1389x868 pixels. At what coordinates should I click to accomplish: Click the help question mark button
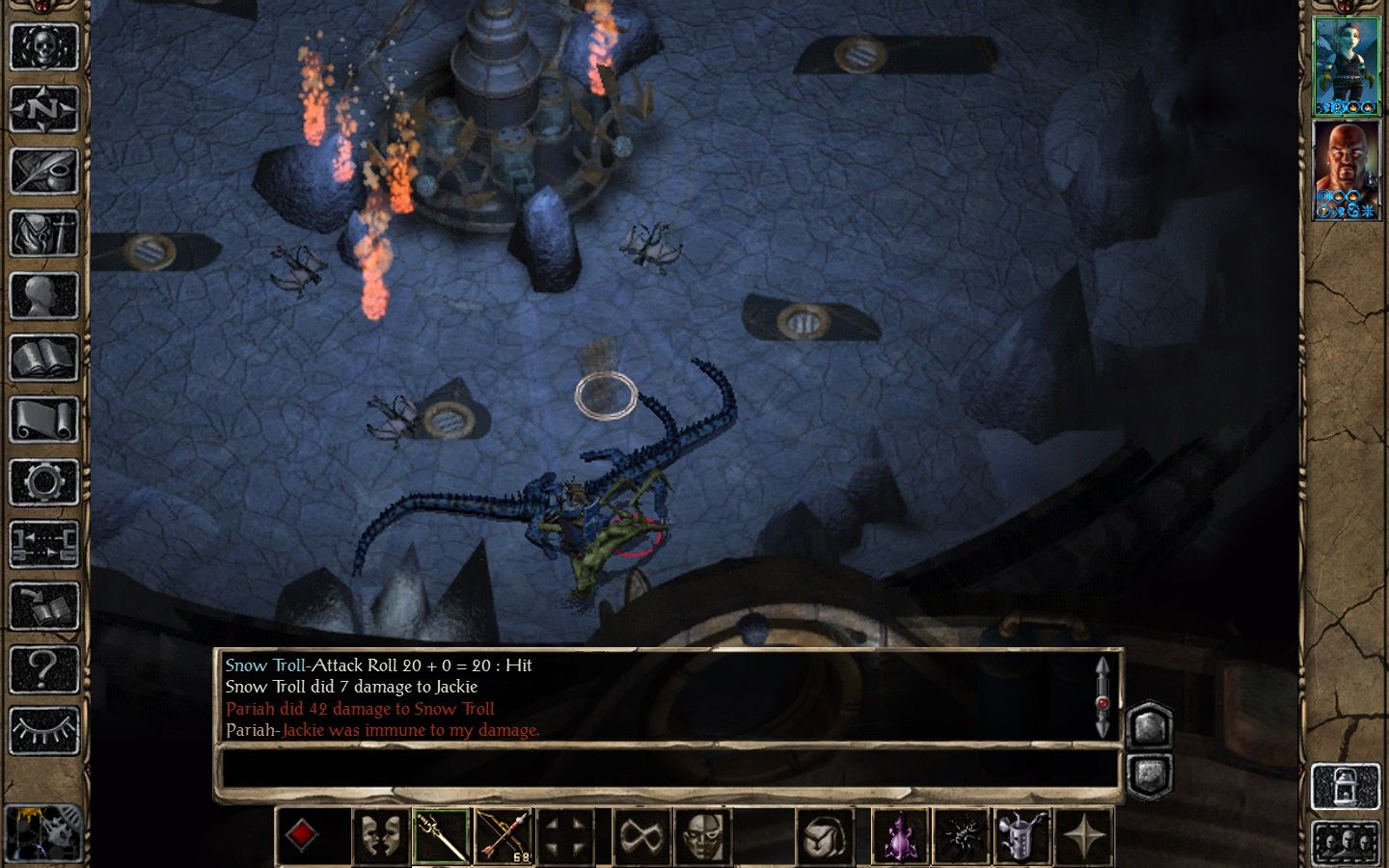click(x=43, y=667)
